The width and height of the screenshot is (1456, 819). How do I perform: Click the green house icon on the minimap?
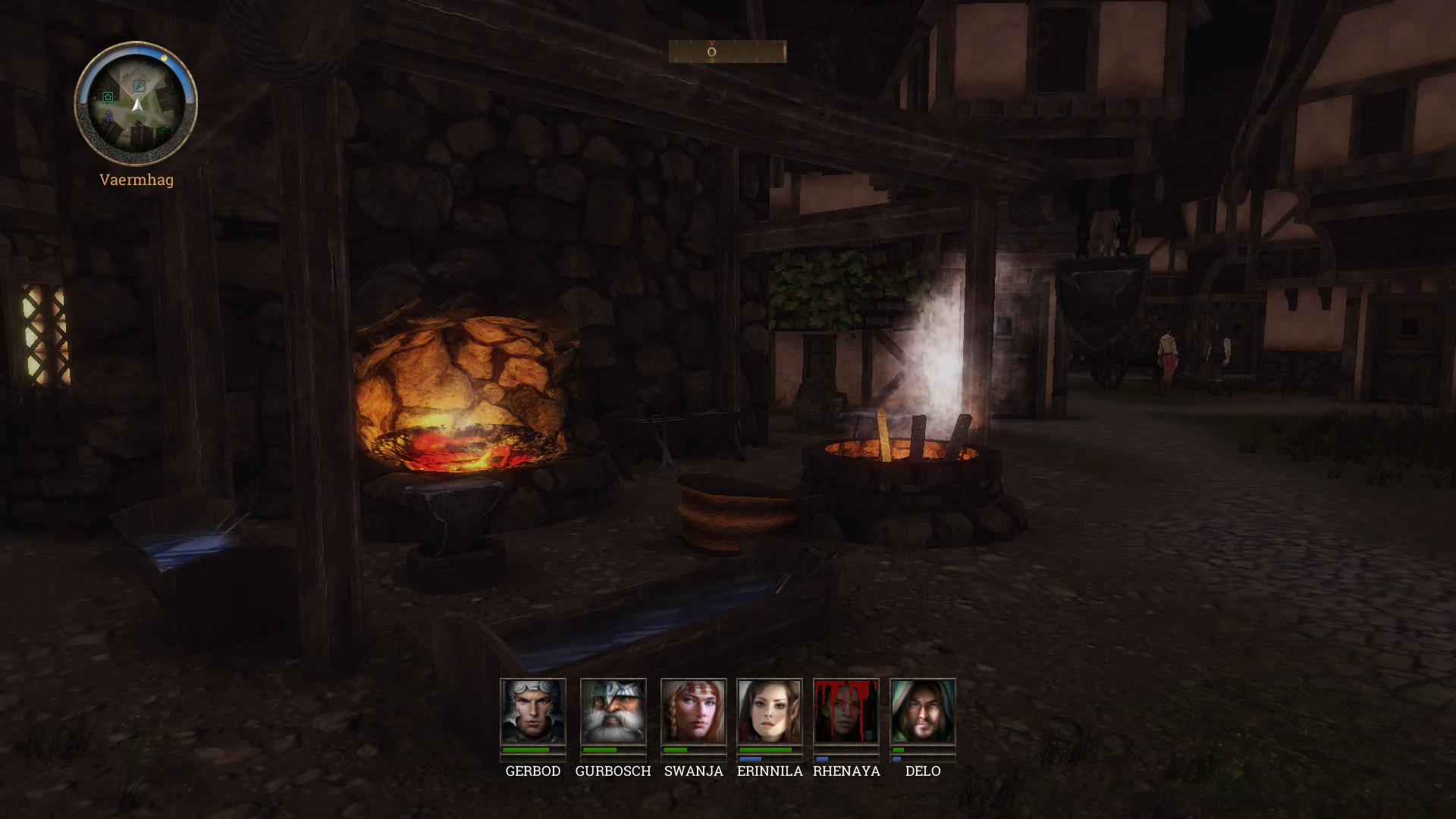[108, 96]
